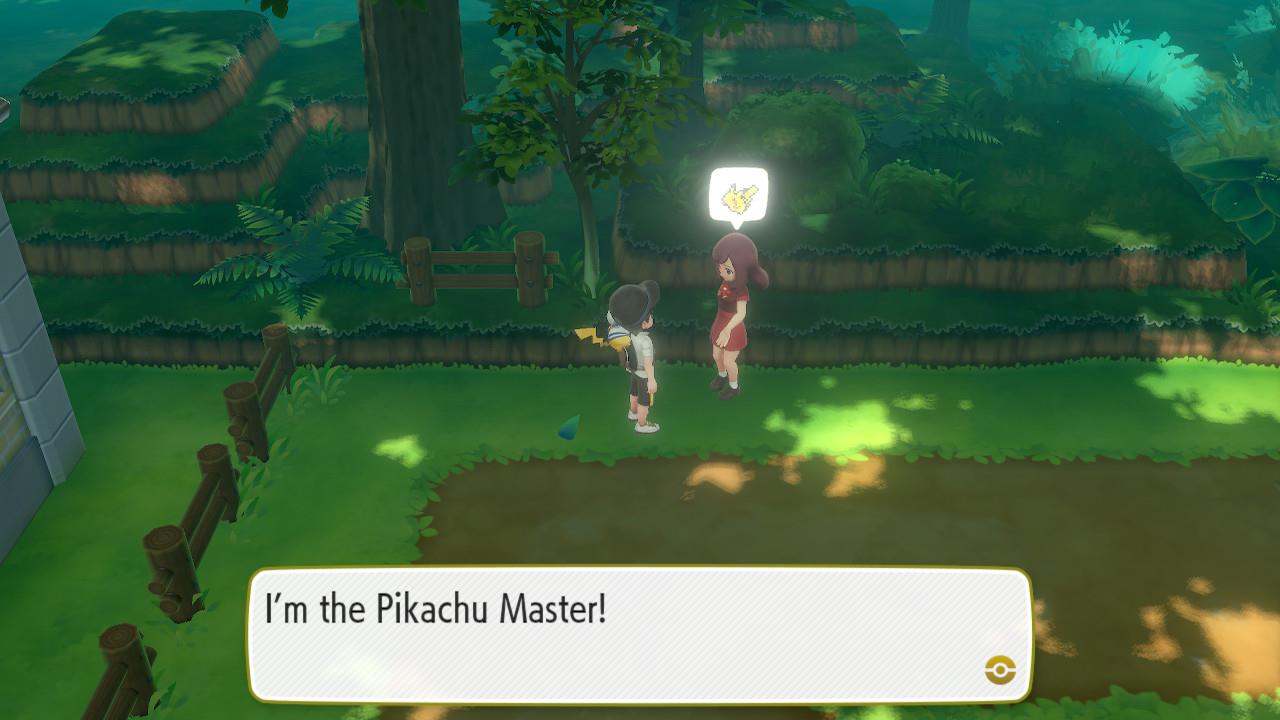Viewport: 1280px width, 720px height.
Task: Click the "I'm the Pikachu Master!" dialogue box
Action: (x=638, y=634)
